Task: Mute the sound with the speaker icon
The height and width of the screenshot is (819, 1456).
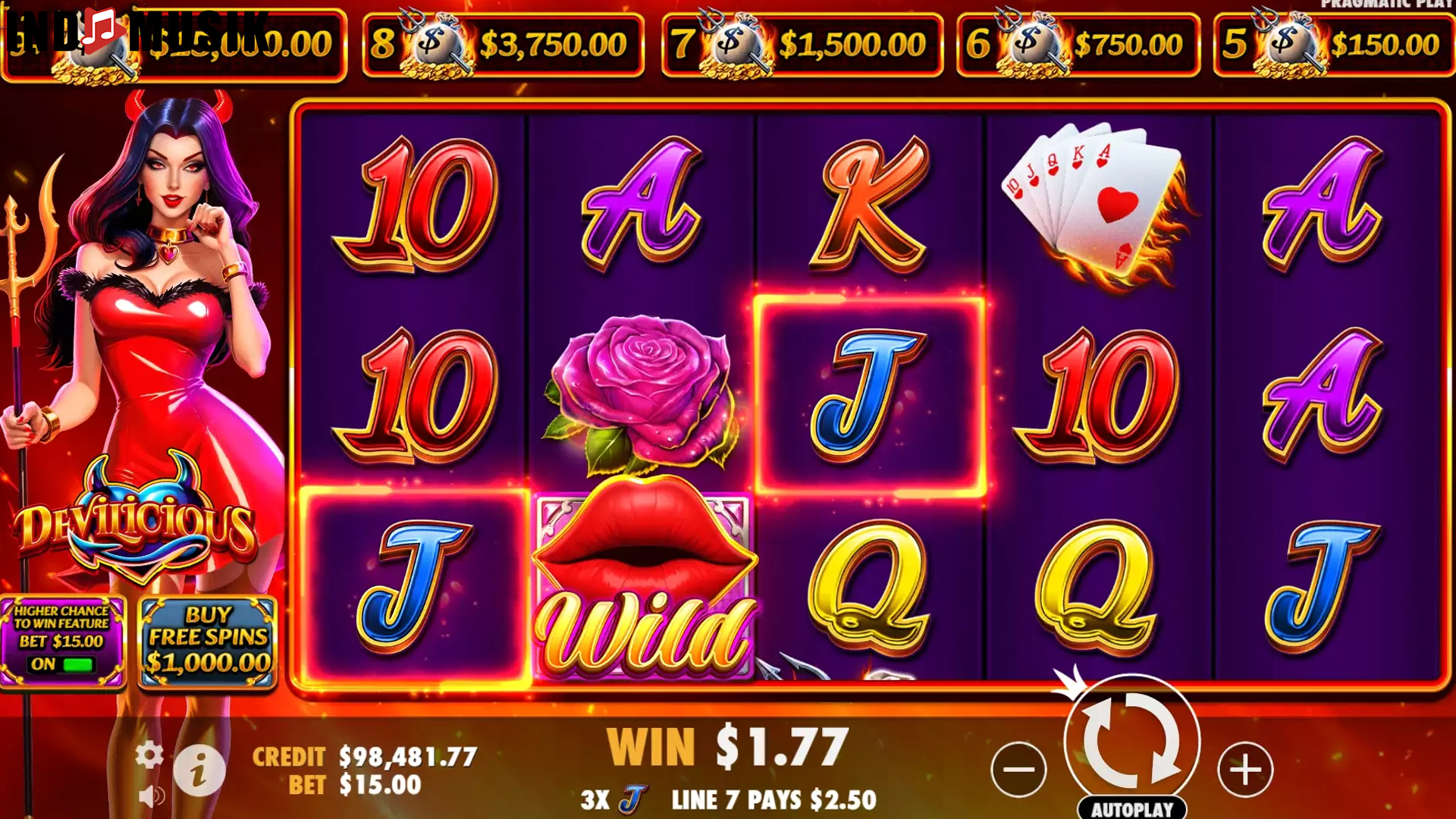Action: point(152,795)
